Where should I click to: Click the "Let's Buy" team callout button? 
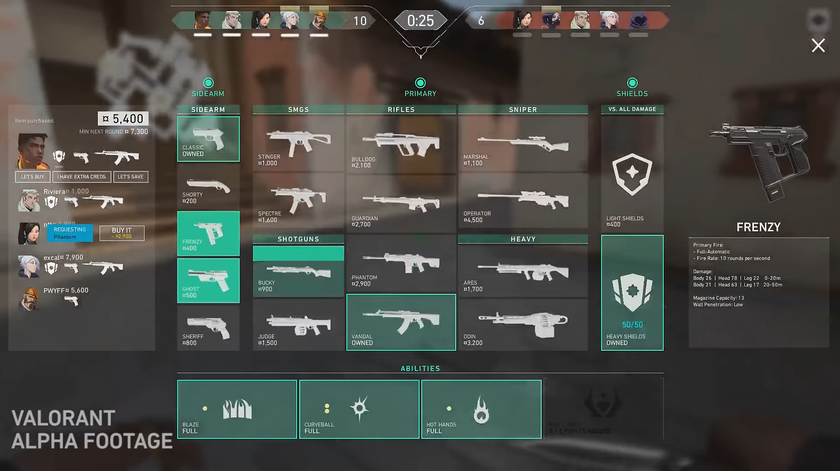click(33, 177)
